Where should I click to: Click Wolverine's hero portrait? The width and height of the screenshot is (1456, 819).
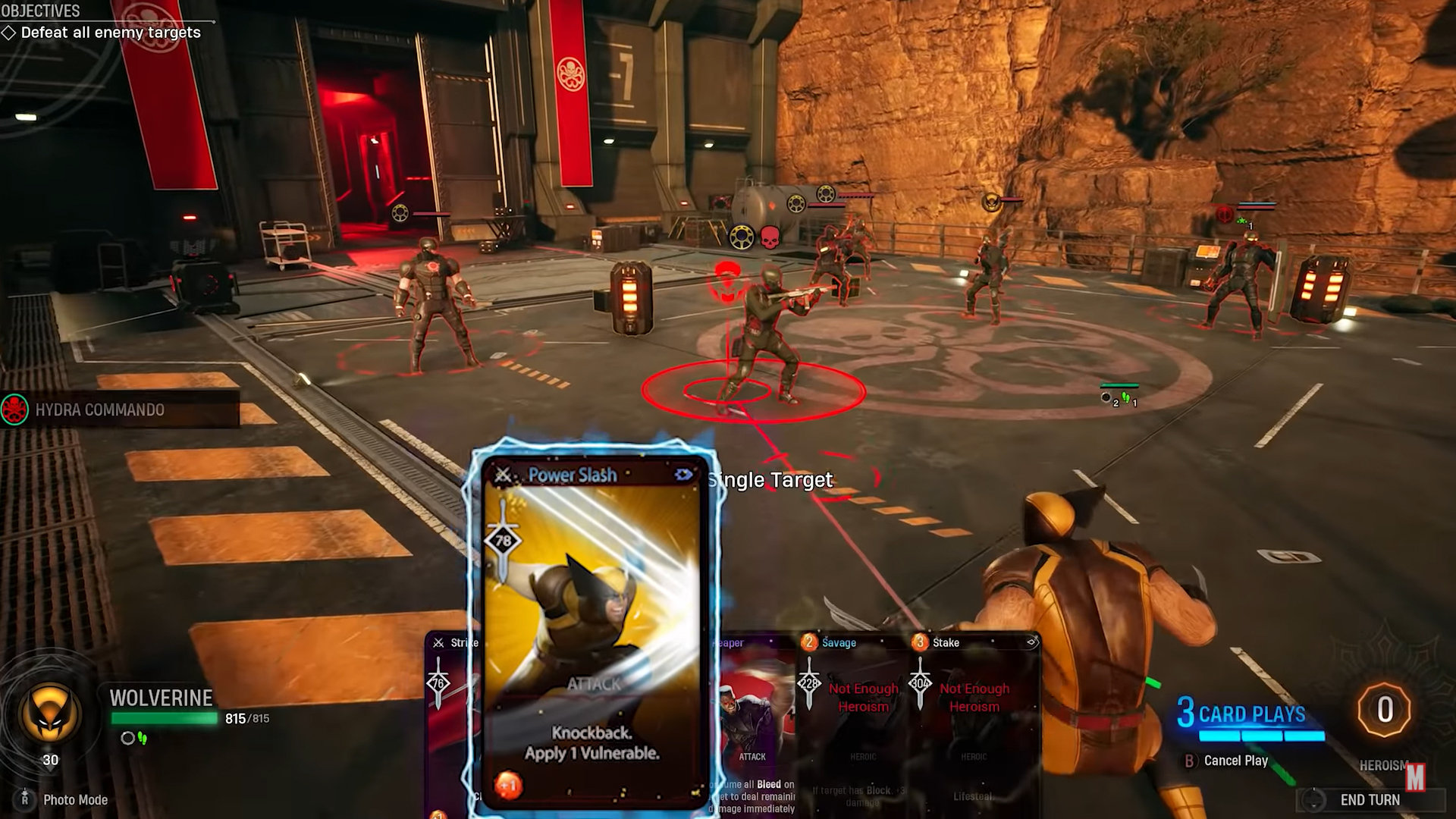[50, 711]
